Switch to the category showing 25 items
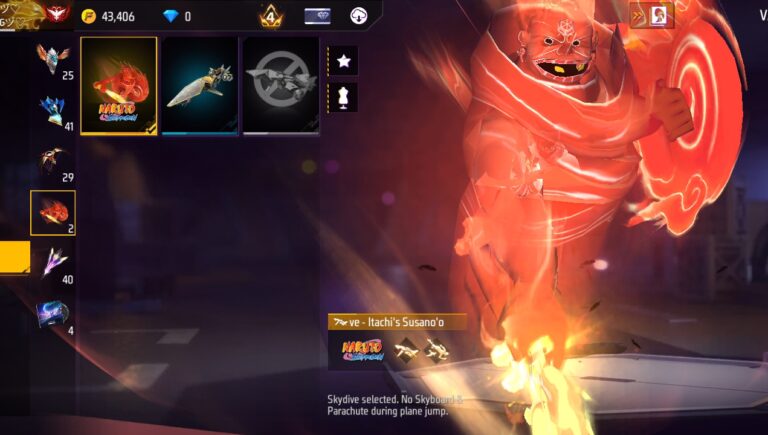This screenshot has width=768, height=435. (53, 59)
